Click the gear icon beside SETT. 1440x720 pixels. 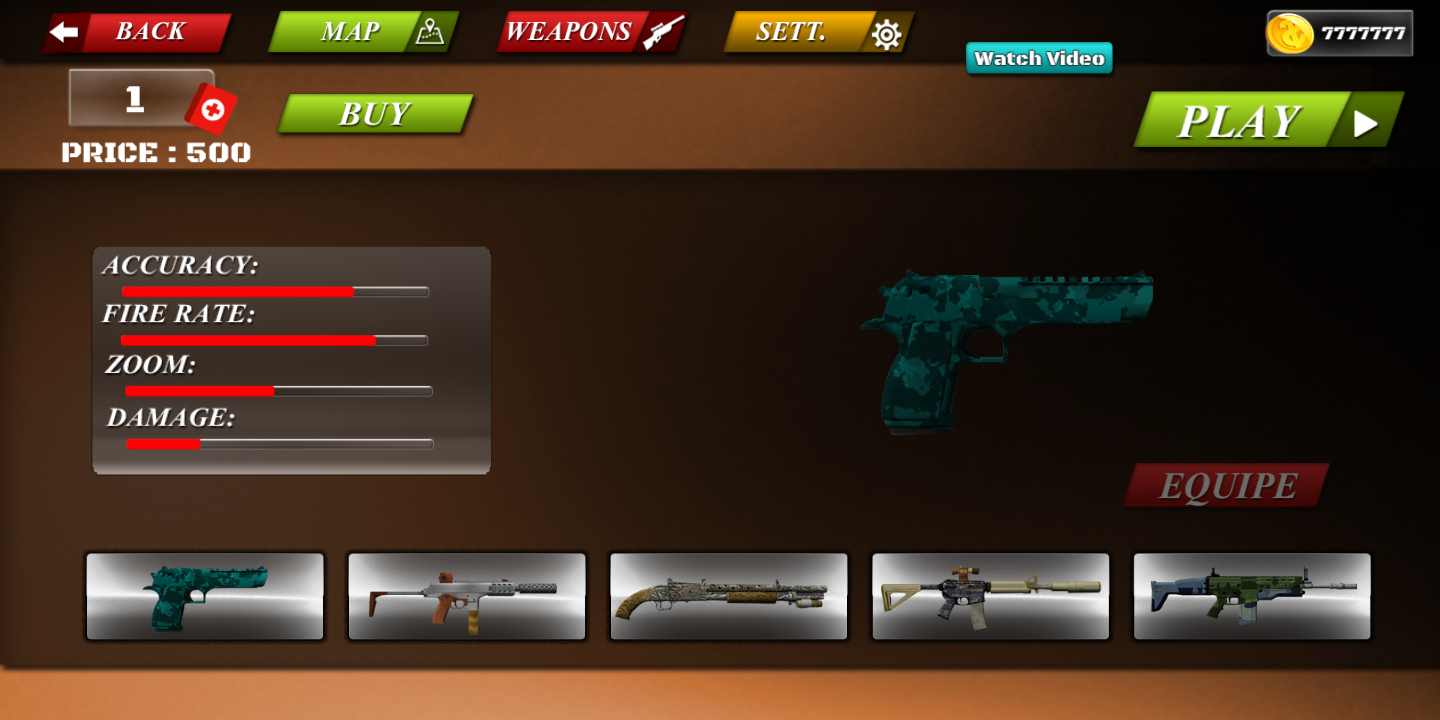(x=884, y=31)
